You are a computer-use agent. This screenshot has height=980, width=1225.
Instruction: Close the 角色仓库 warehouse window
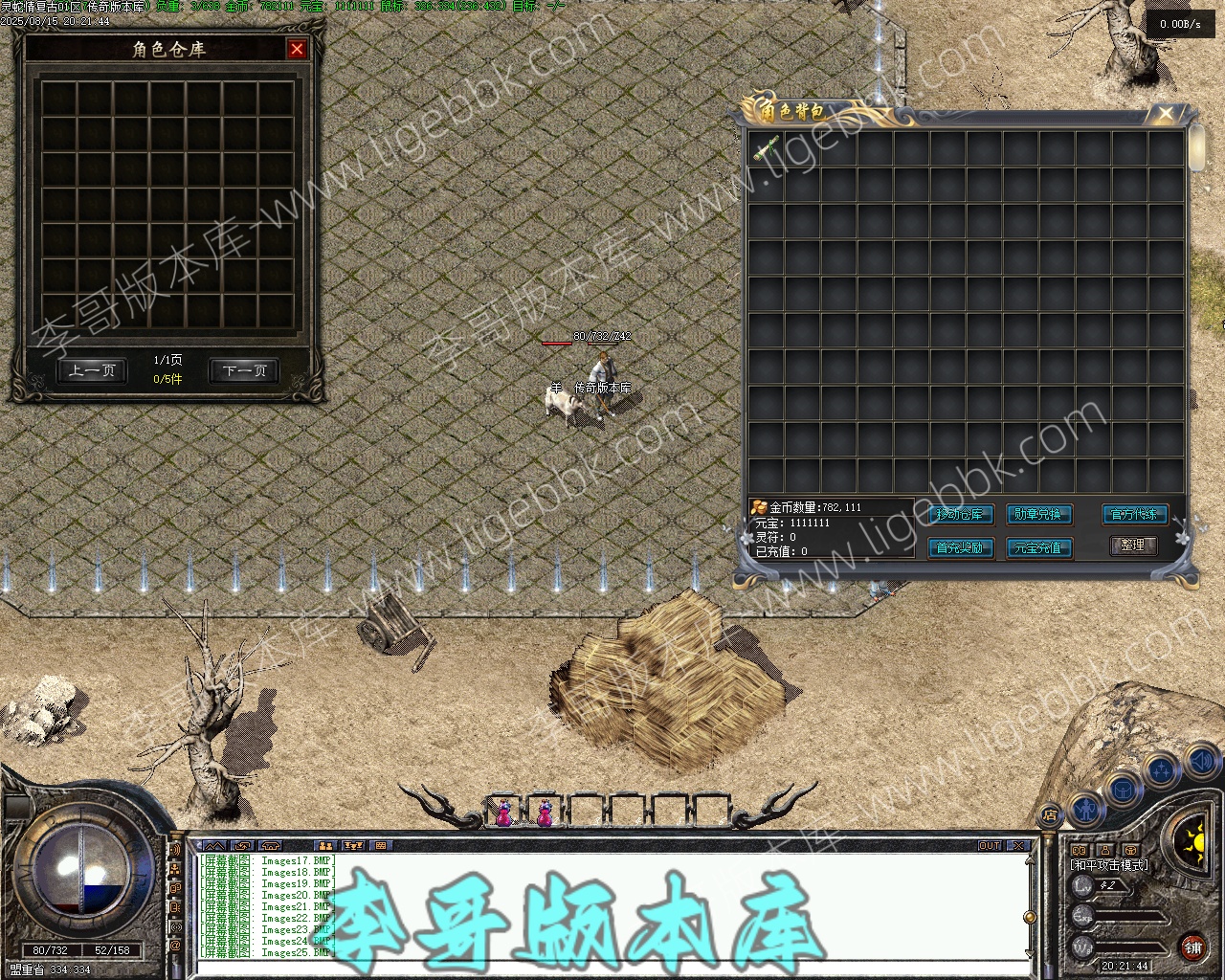click(x=298, y=49)
